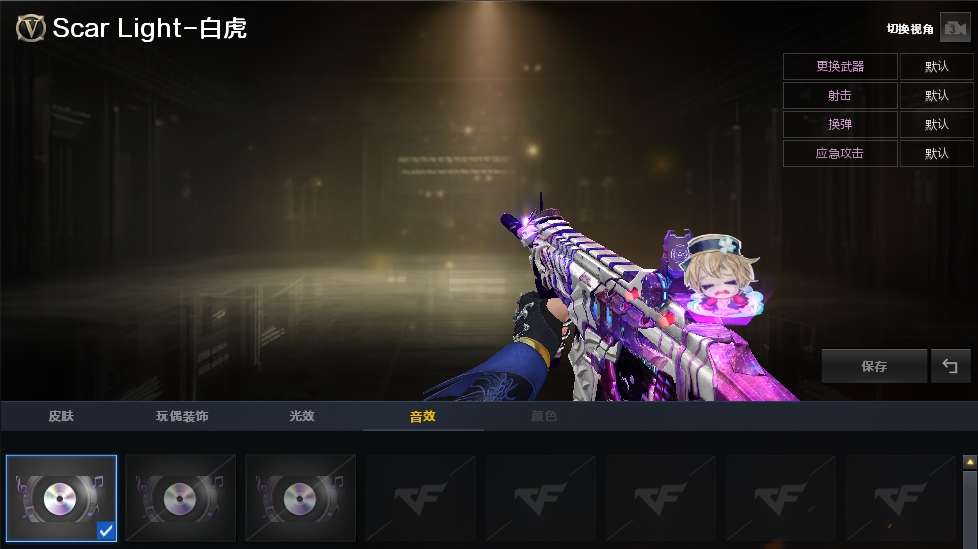
Task: Select the 音效 sound effects tab
Action: coord(423,416)
